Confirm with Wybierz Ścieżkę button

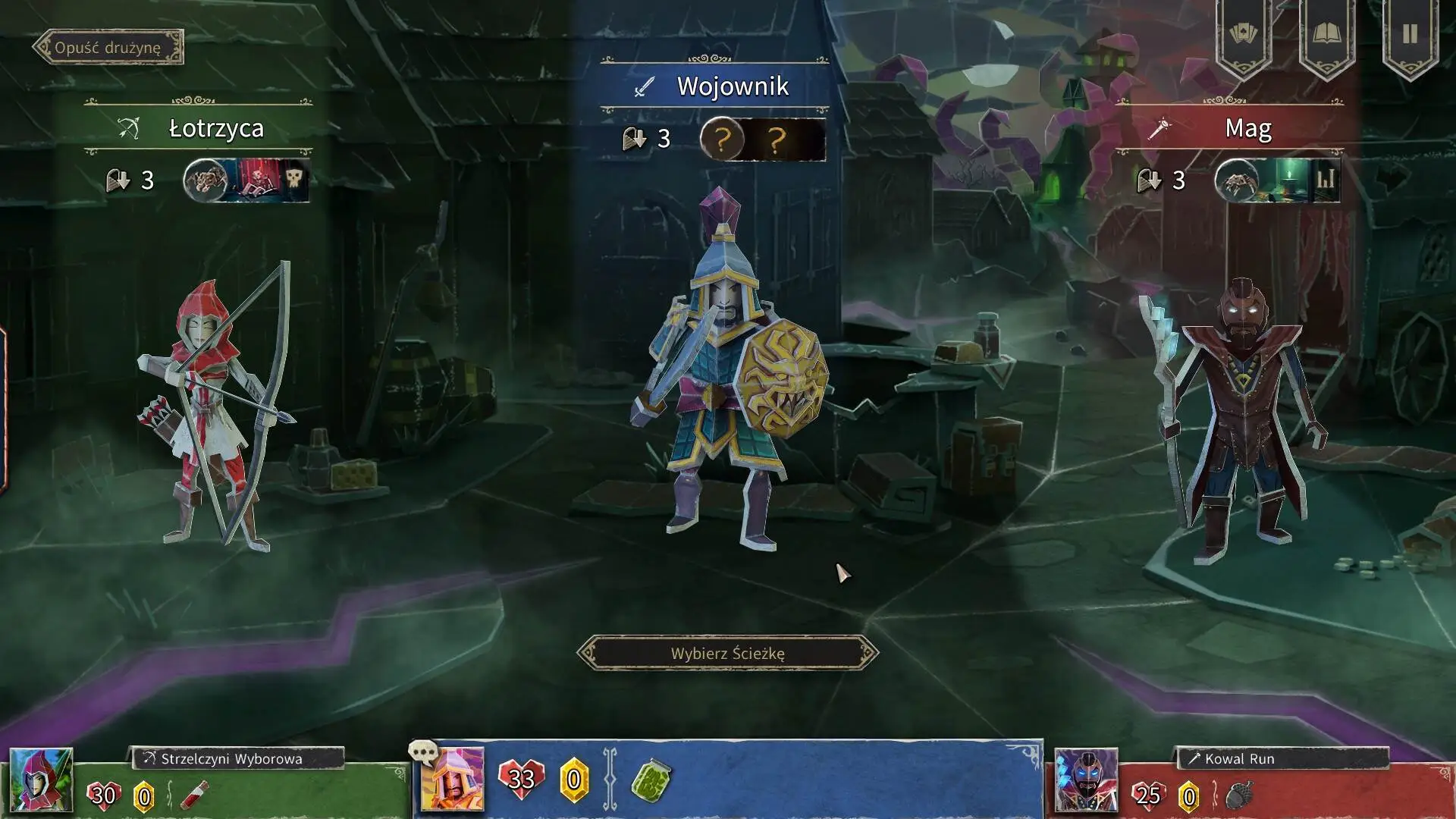point(727,653)
